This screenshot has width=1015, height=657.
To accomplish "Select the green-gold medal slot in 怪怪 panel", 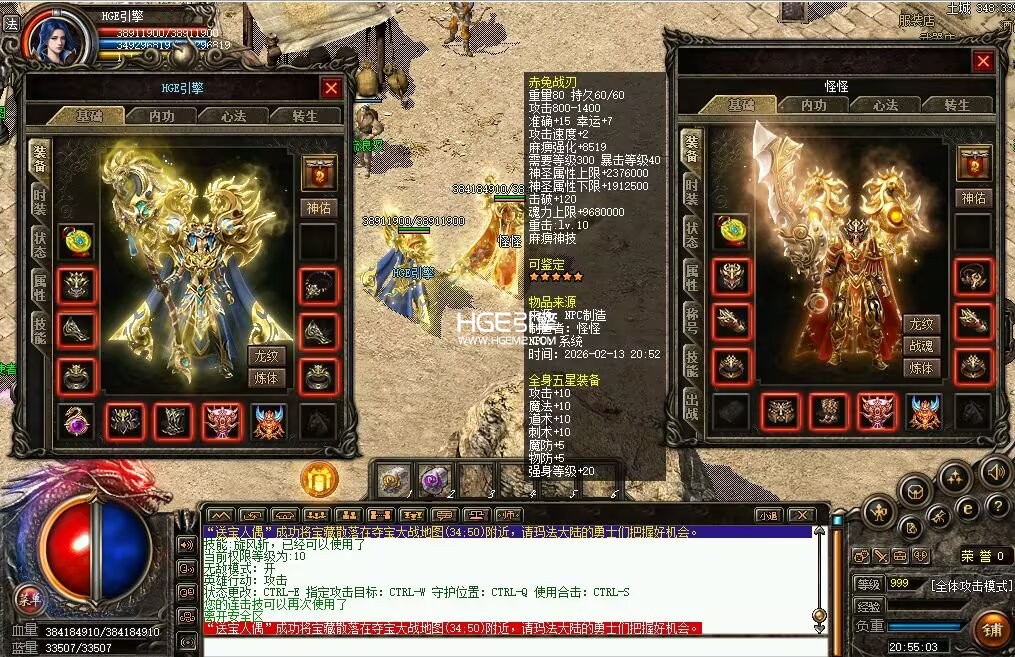I will coord(731,231).
